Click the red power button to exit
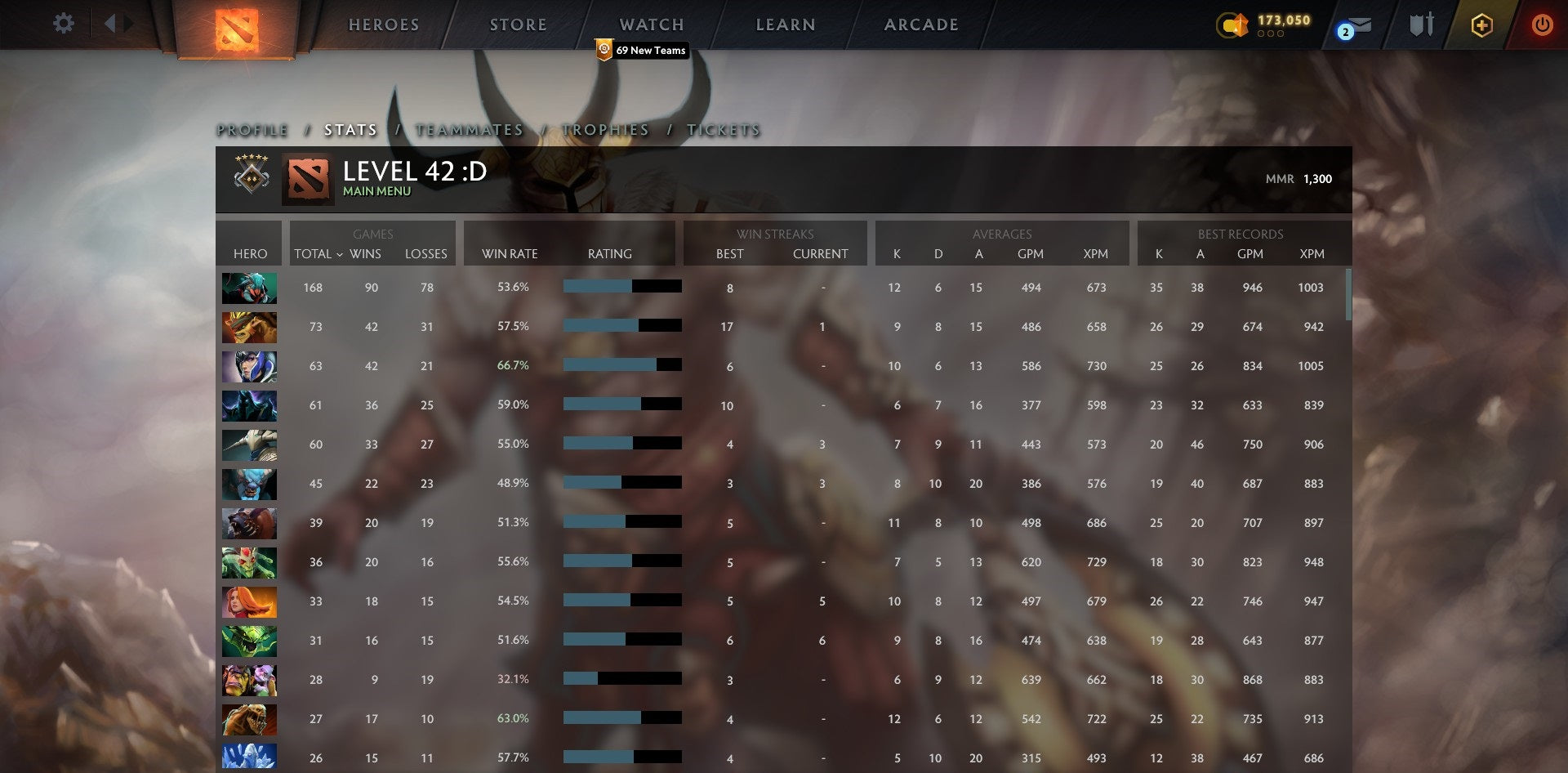Screen dimensions: 1568x773 (1543, 25)
